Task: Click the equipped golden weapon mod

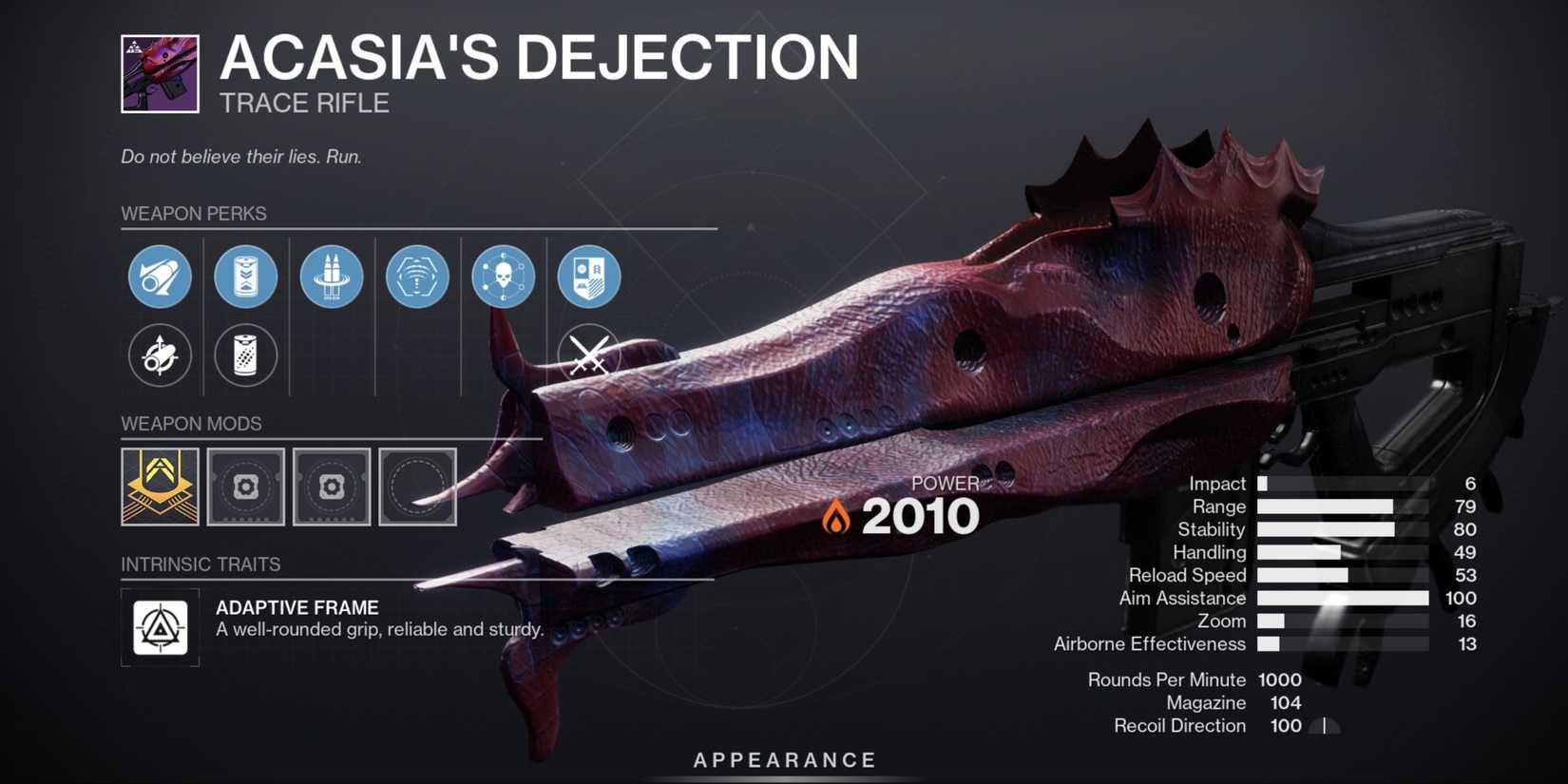Action: [158, 488]
